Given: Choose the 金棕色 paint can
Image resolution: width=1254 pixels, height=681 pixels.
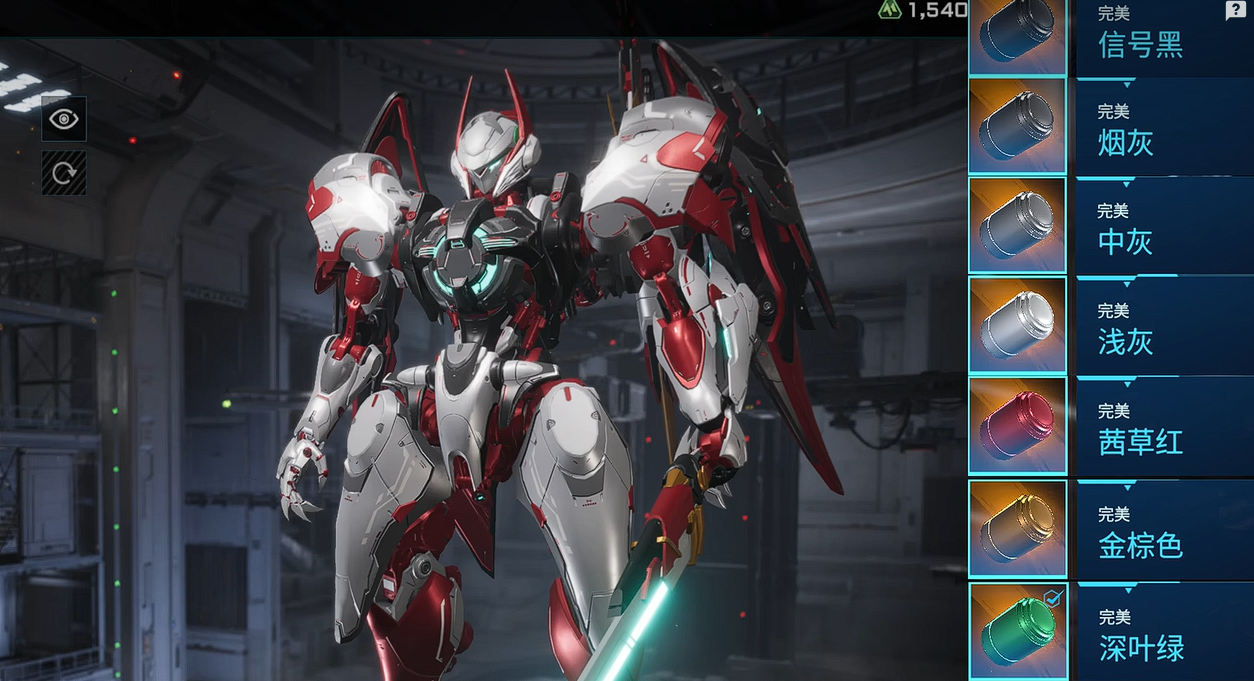Looking at the screenshot, I should (x=1017, y=528).
